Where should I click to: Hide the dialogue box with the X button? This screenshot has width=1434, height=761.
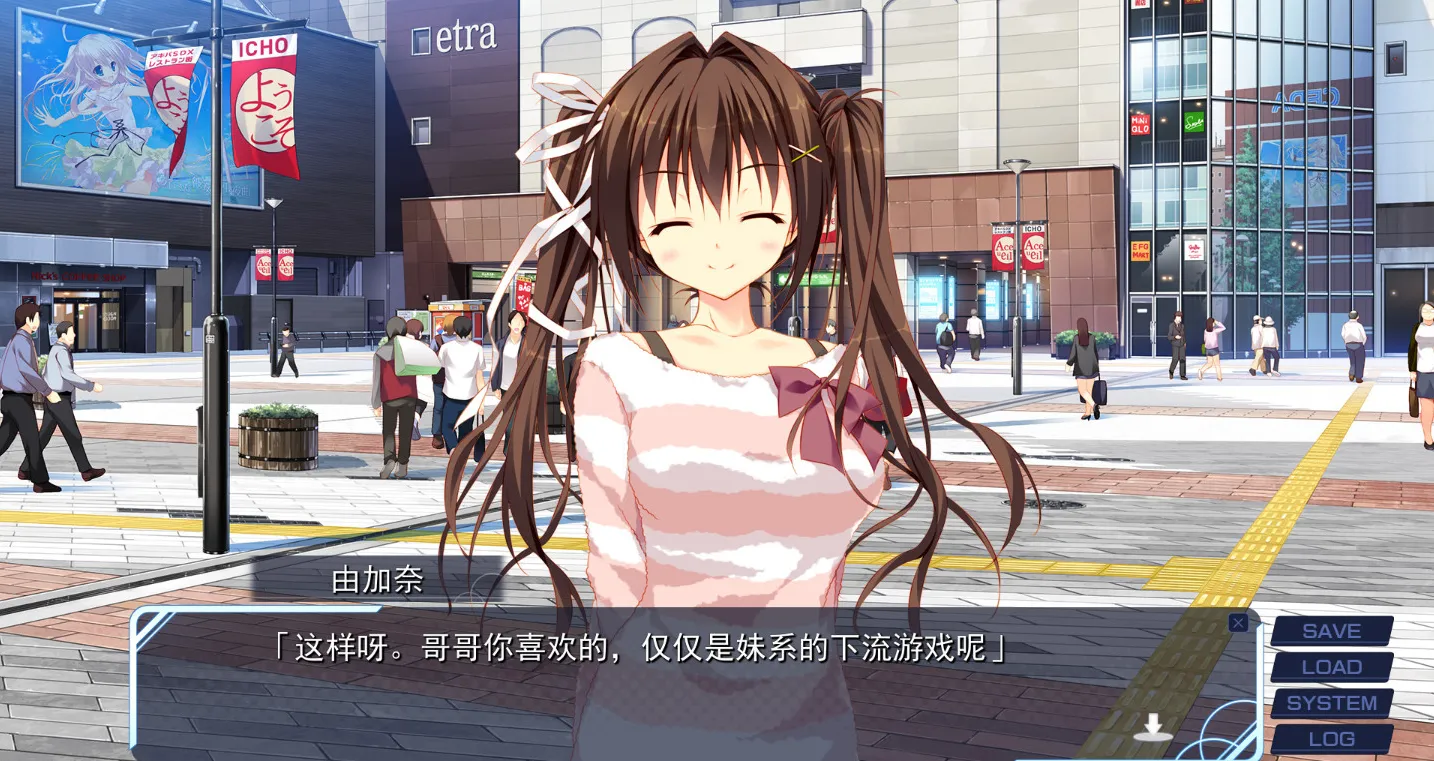[1238, 623]
